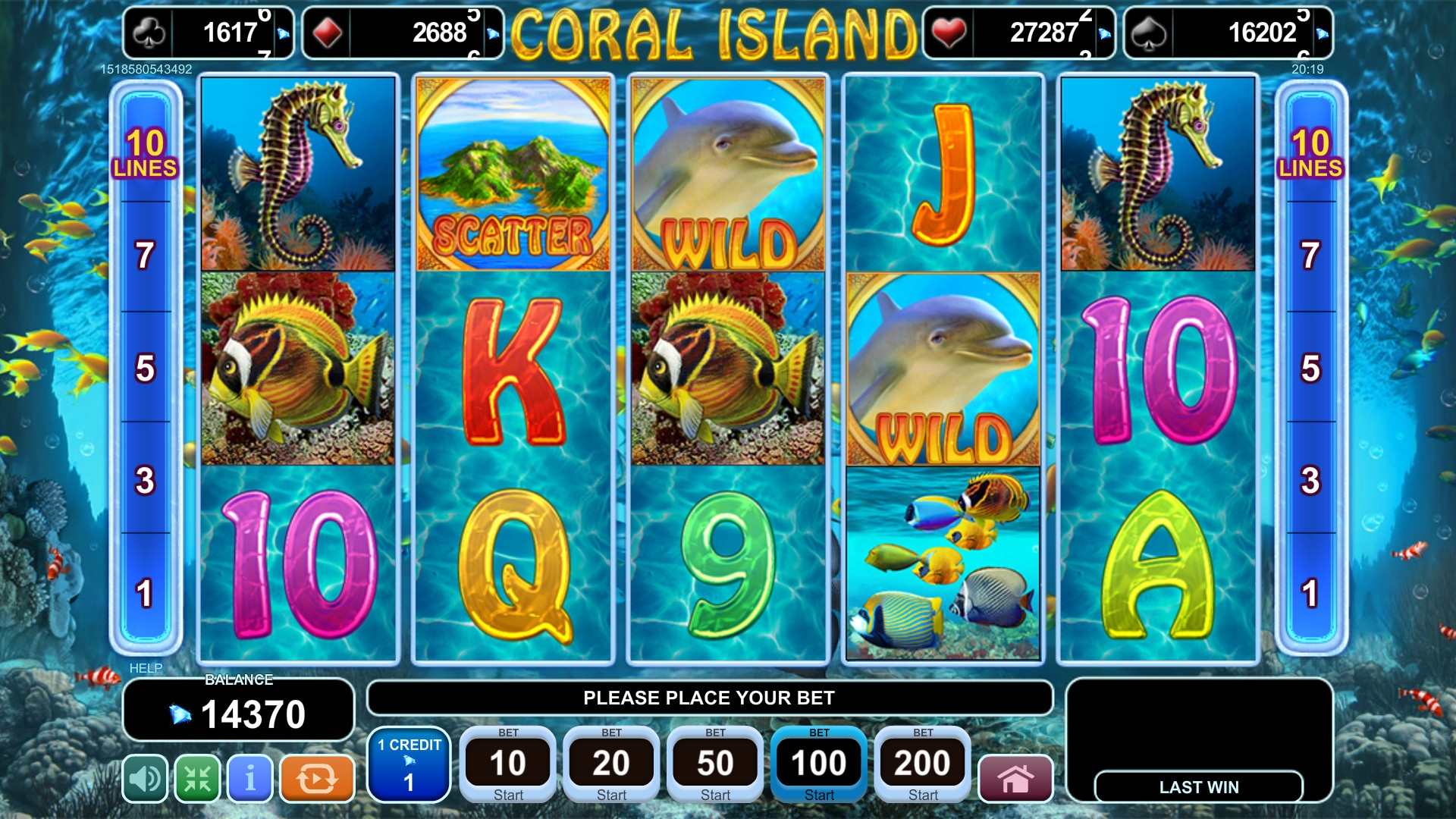1456x819 pixels.
Task: Select the bet 100 start button
Action: 819,764
